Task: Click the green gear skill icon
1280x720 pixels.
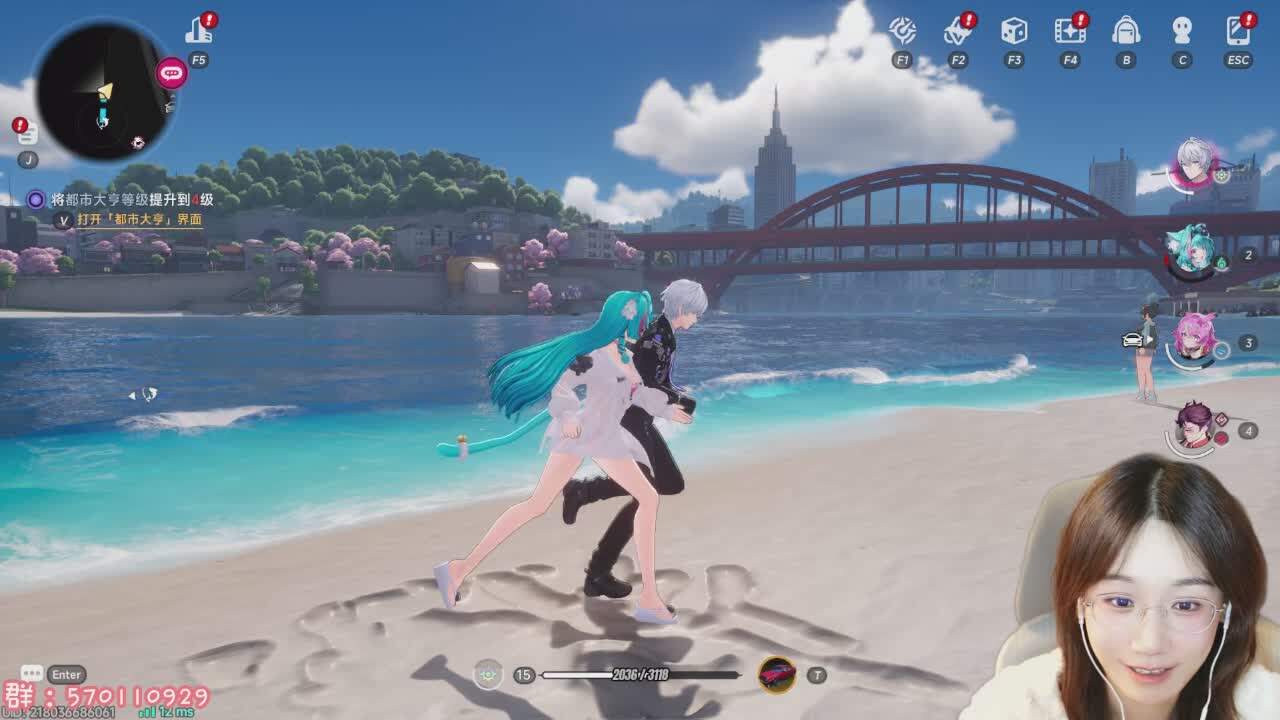Action: (488, 675)
